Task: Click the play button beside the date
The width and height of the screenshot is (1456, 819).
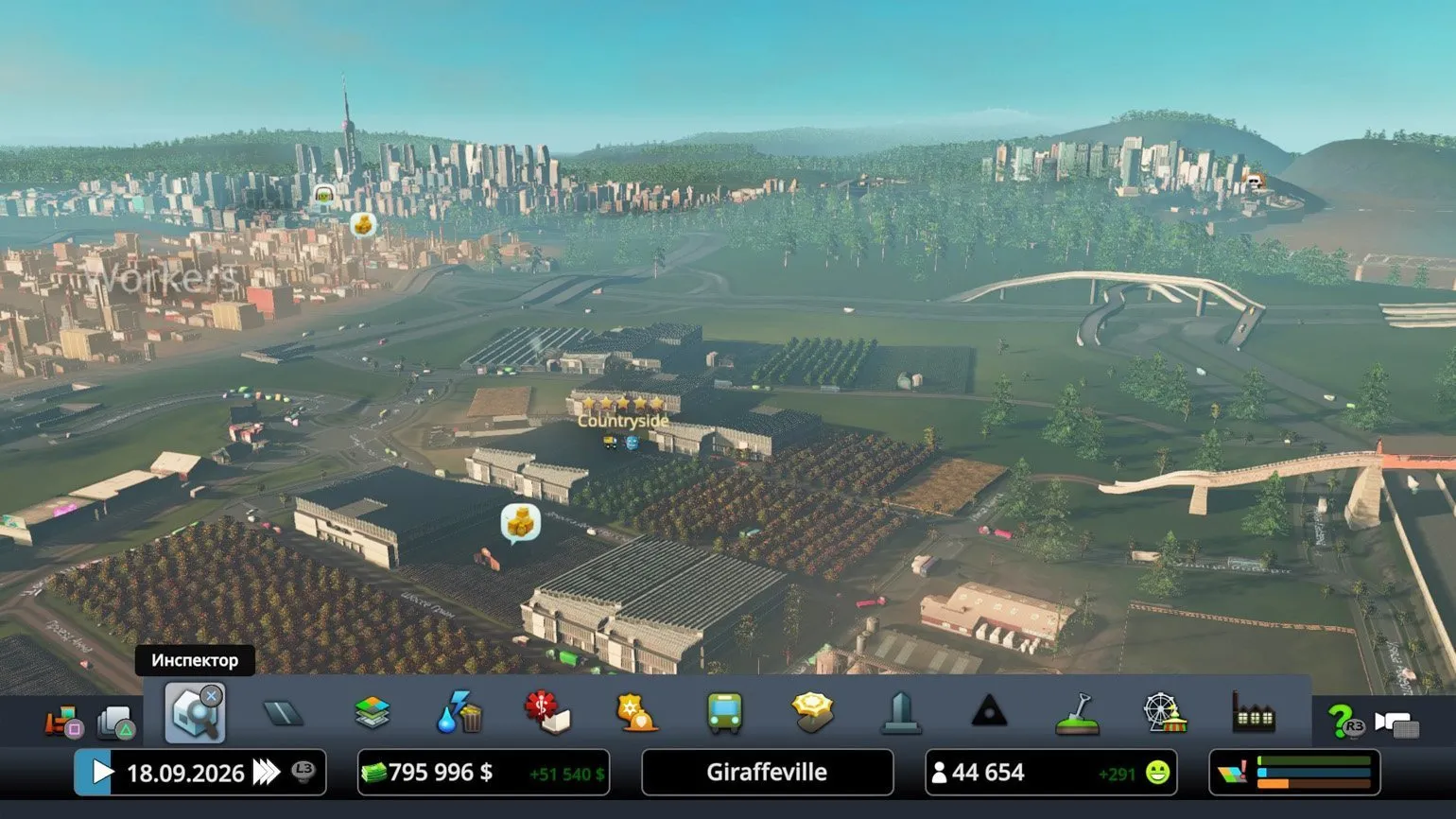Action: point(100,773)
